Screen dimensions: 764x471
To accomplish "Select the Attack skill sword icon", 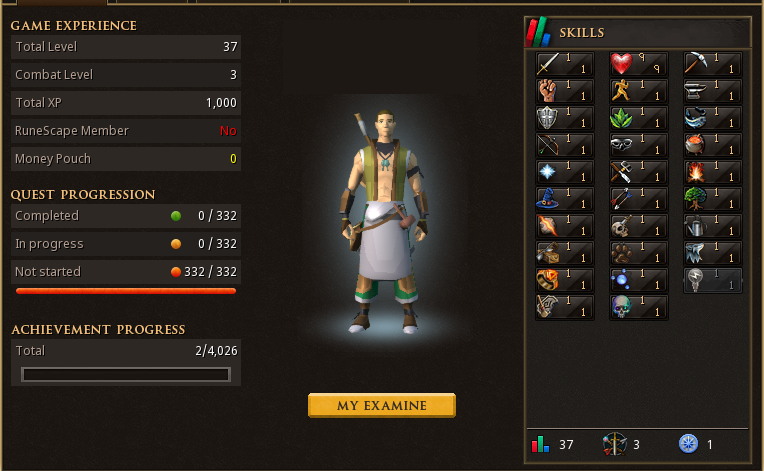I will point(564,65).
